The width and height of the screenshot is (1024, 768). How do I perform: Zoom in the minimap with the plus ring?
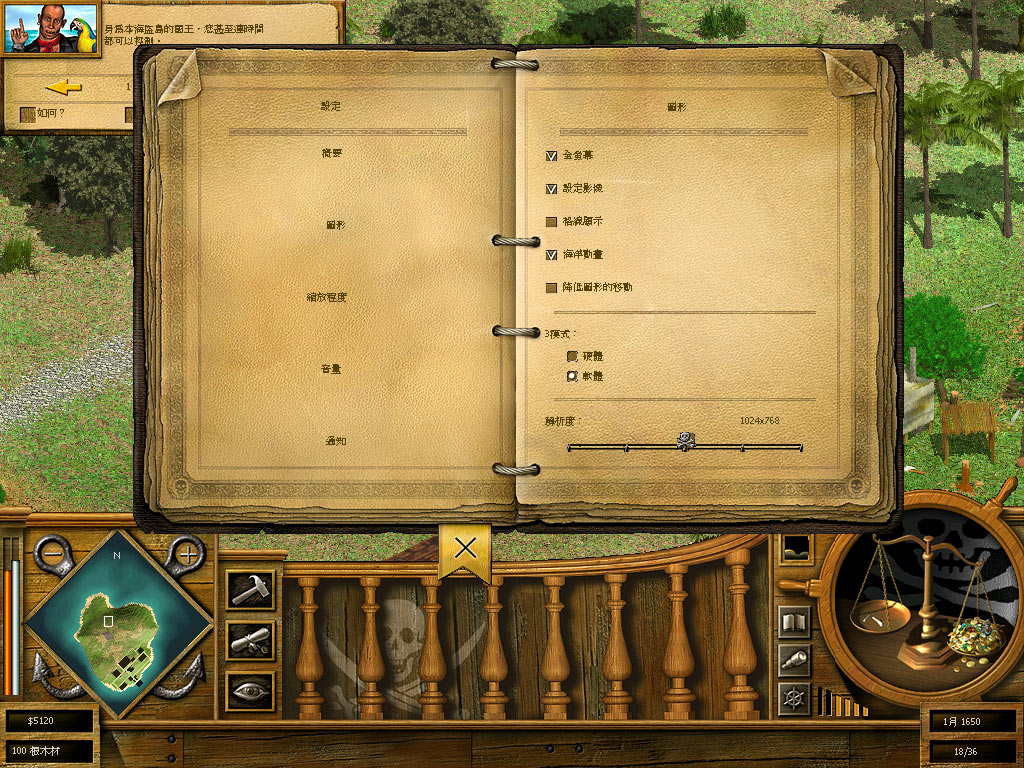[x=186, y=553]
